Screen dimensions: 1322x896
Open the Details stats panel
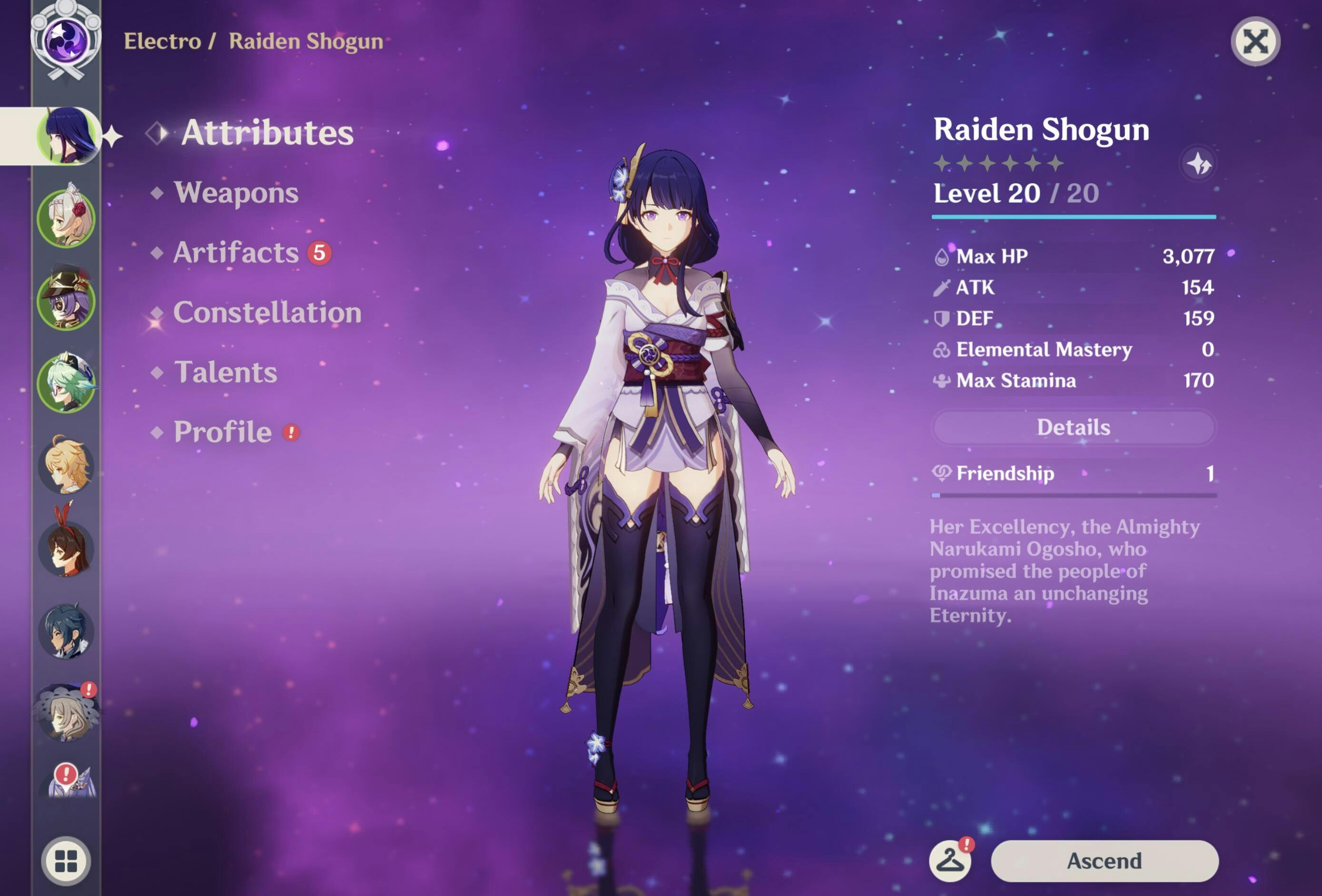[x=1073, y=427]
